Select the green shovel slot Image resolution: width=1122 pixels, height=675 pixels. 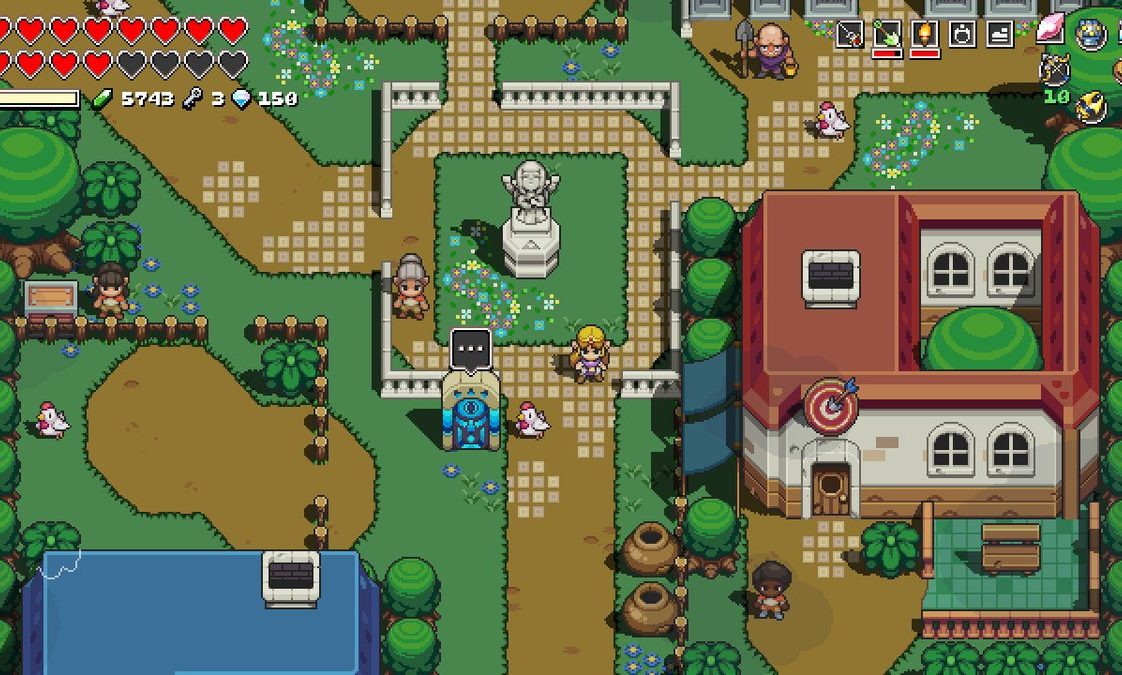[x=887, y=34]
